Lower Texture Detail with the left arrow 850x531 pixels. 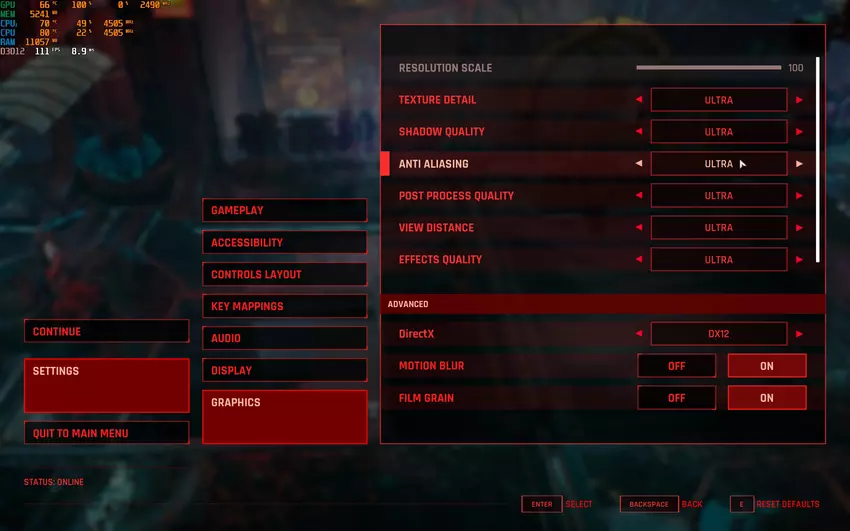click(x=639, y=100)
